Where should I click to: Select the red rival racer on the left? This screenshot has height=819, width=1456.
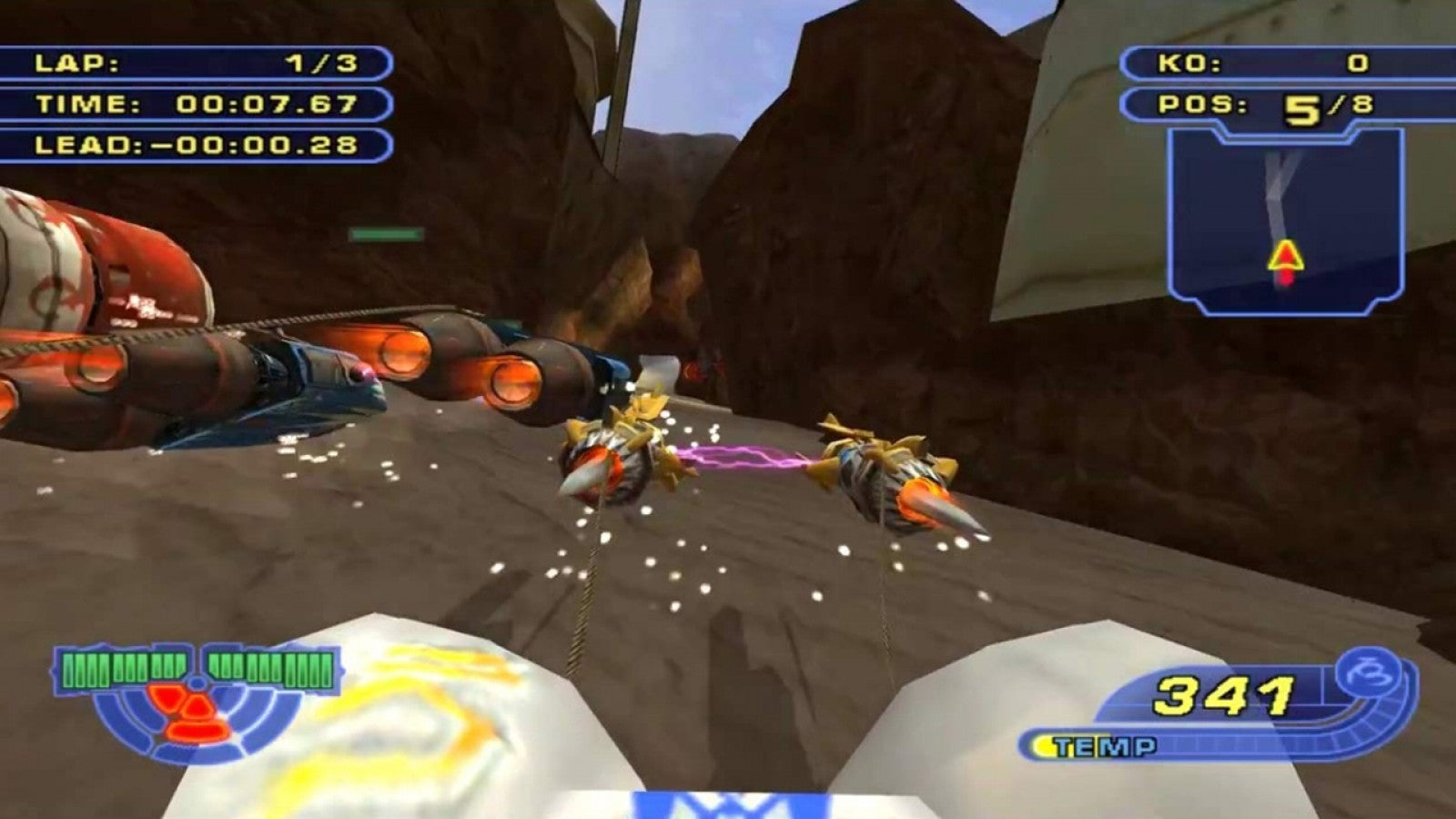click(x=109, y=273)
